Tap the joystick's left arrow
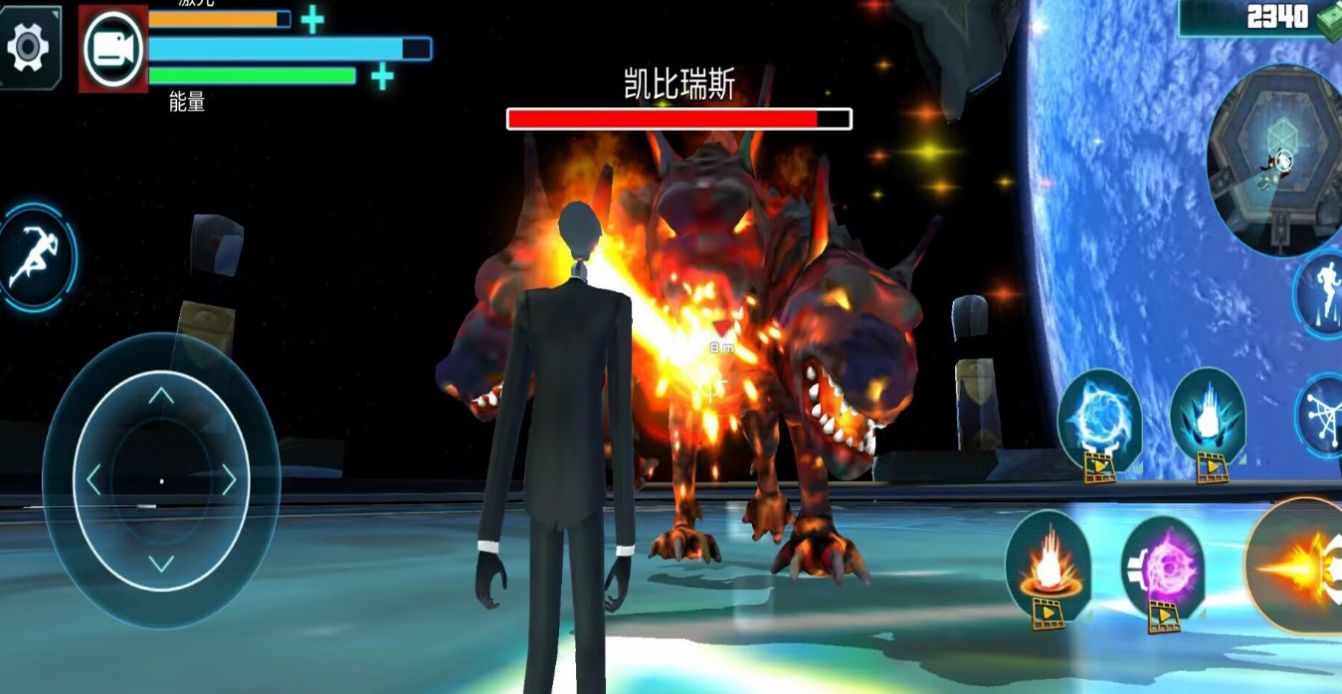 point(95,480)
